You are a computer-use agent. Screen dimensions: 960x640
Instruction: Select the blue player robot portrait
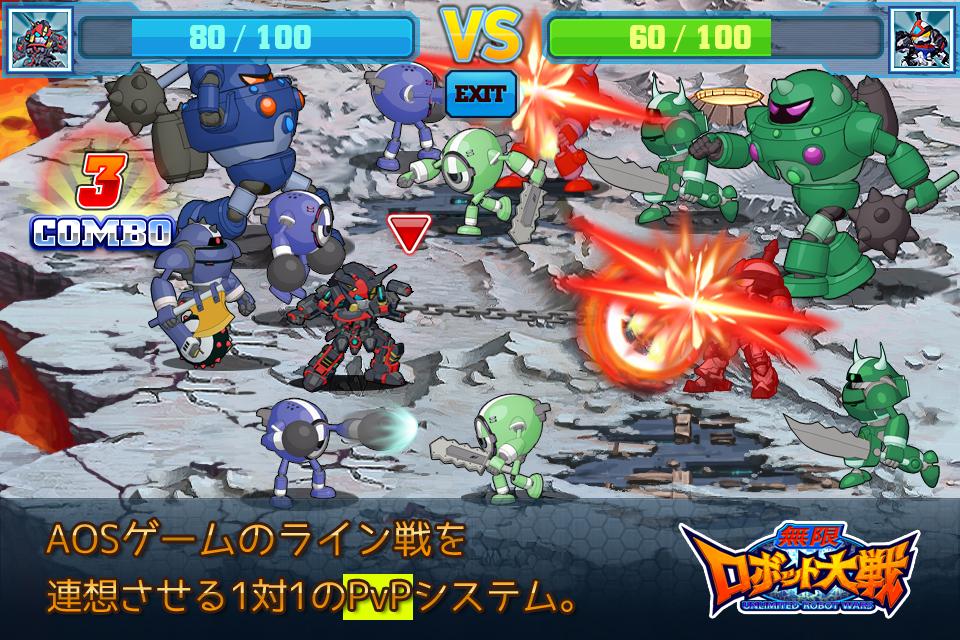tap(39, 40)
